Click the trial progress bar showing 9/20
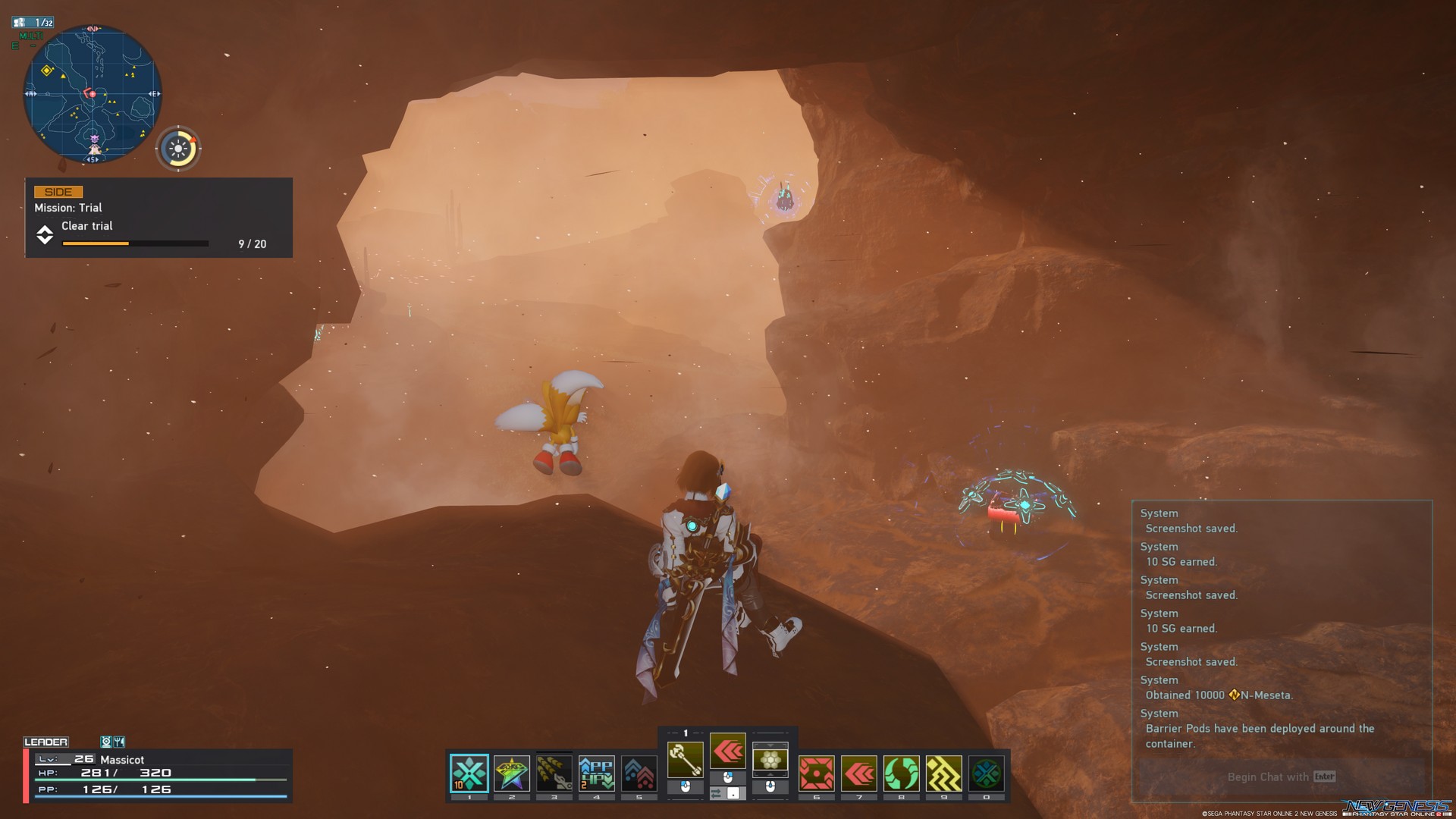The height and width of the screenshot is (819, 1456). (133, 243)
